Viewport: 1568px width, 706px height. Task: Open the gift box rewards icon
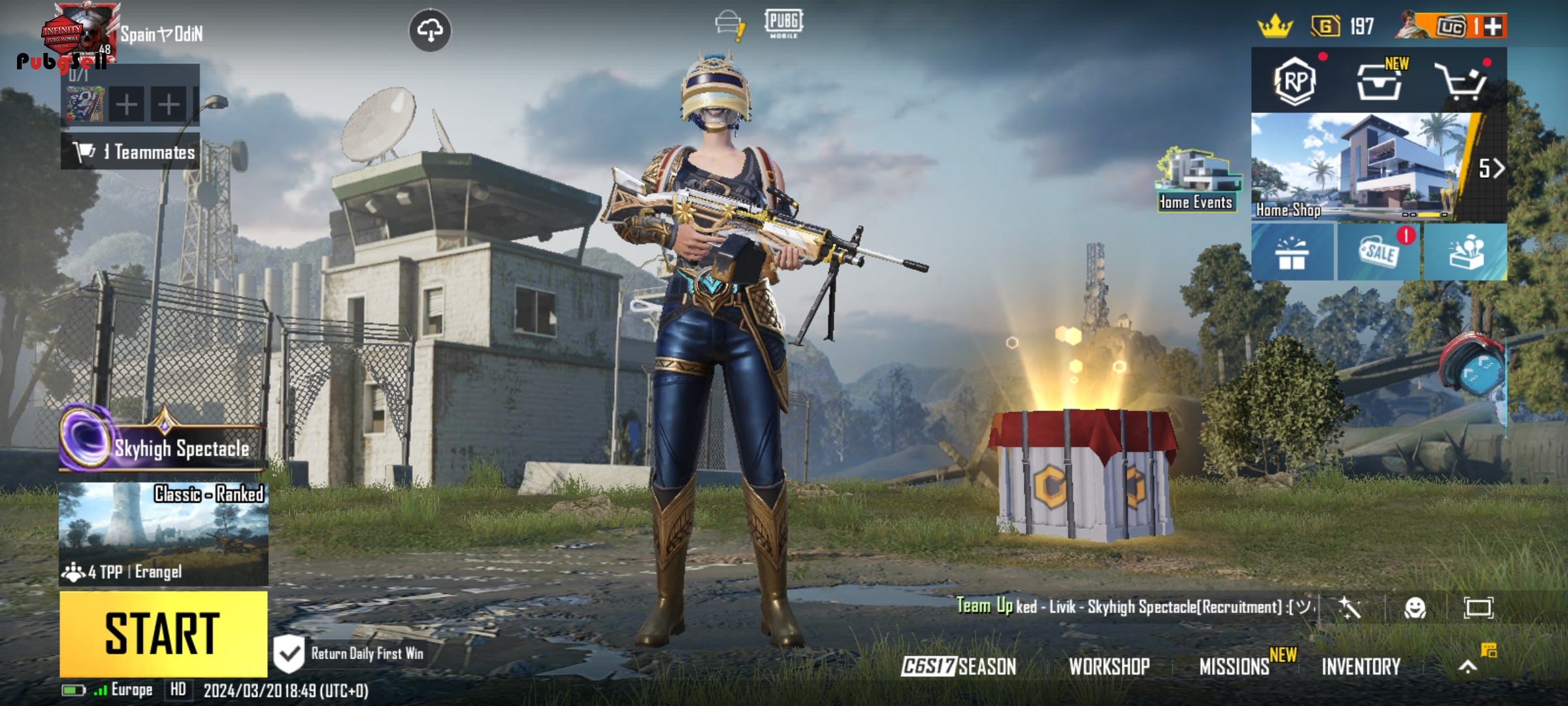pos(1292,252)
